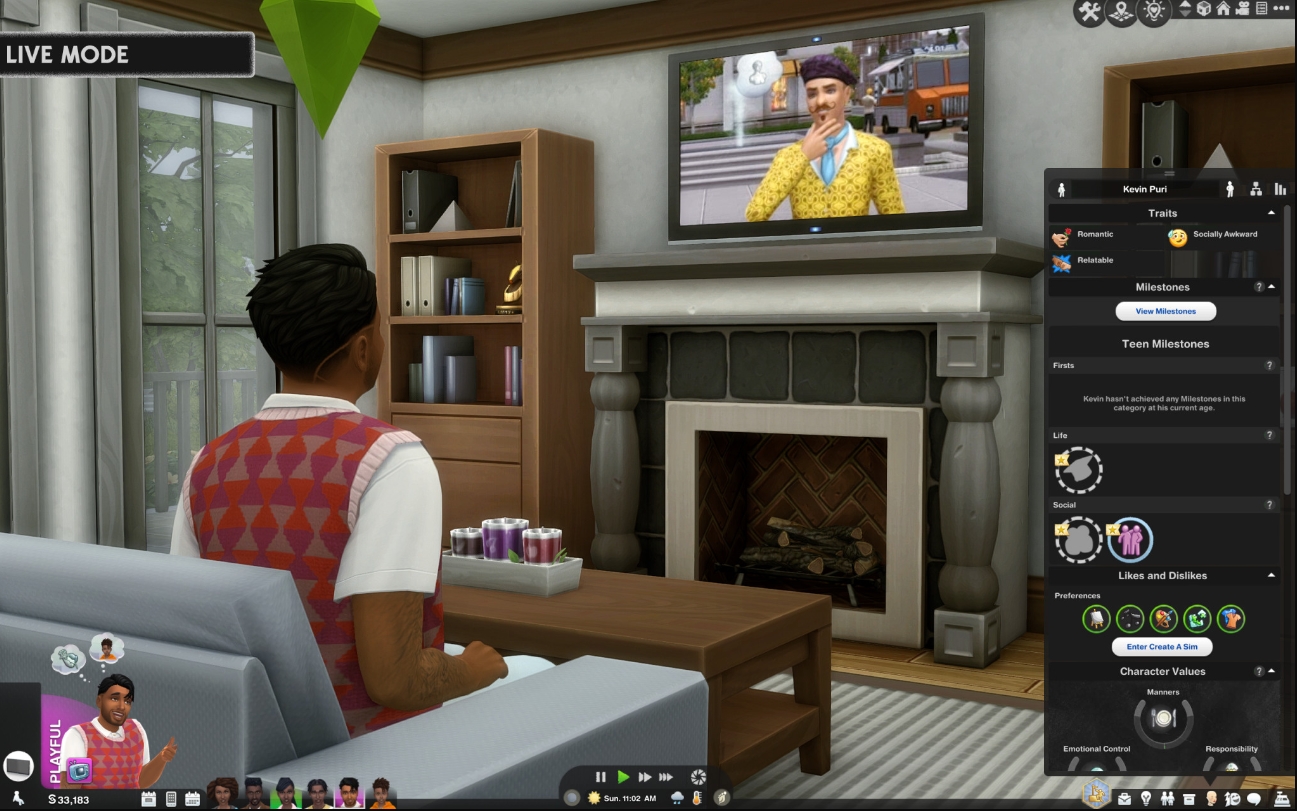Open Build Mode with the tools icon
This screenshot has height=811, width=1297.
pyautogui.click(x=1089, y=13)
